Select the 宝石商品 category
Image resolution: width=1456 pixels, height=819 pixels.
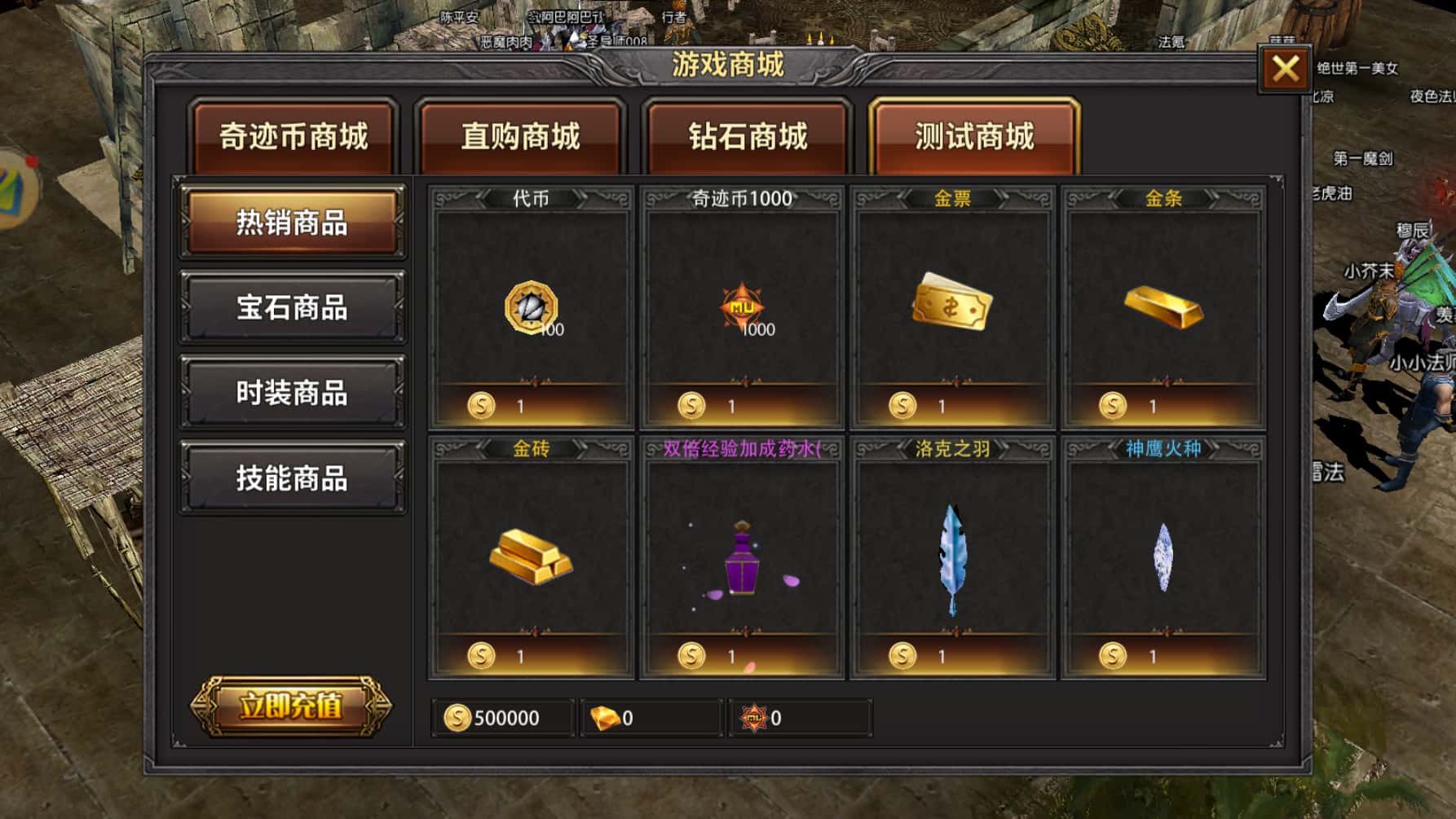[292, 309]
